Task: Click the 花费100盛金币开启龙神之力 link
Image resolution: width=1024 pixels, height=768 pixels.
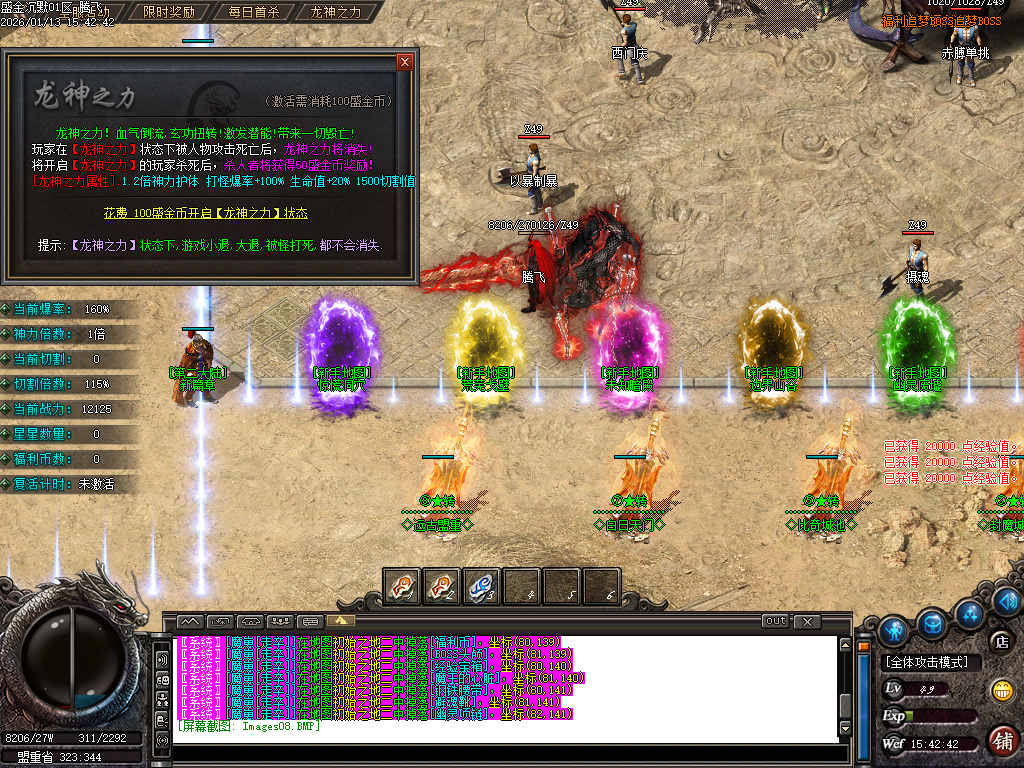Action: point(205,213)
